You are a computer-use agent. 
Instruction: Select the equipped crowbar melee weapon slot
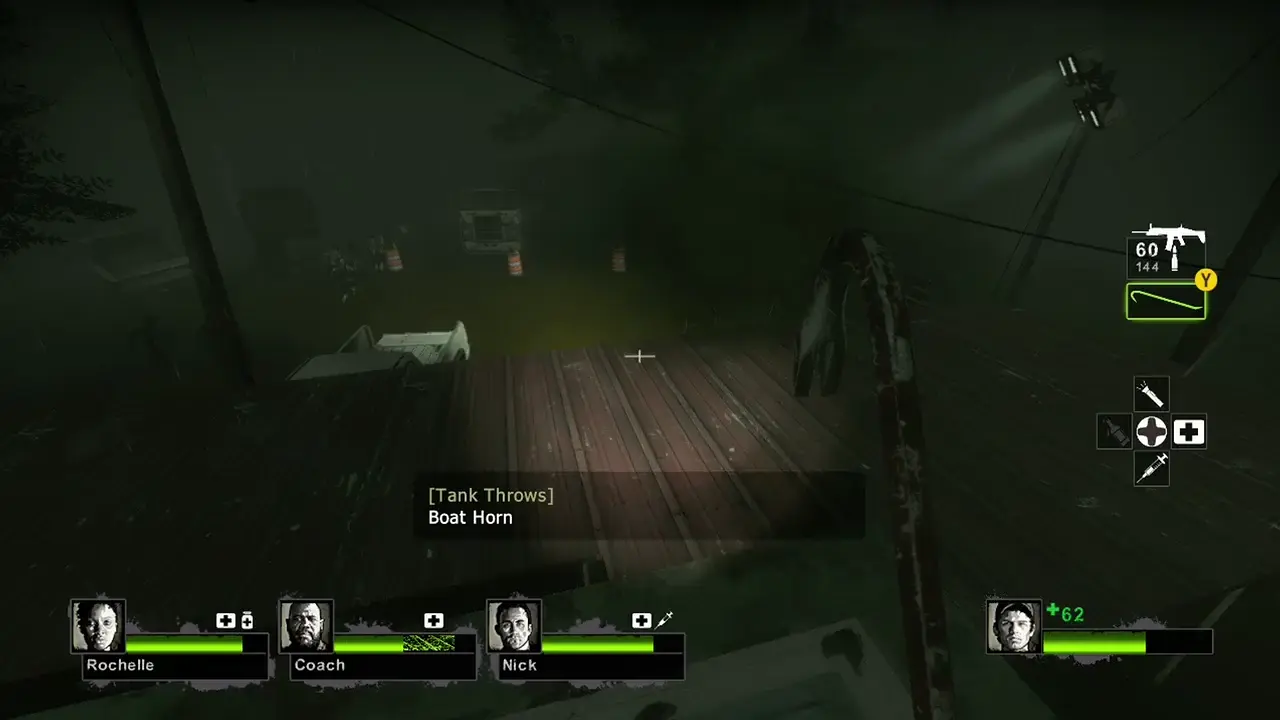tap(1166, 301)
